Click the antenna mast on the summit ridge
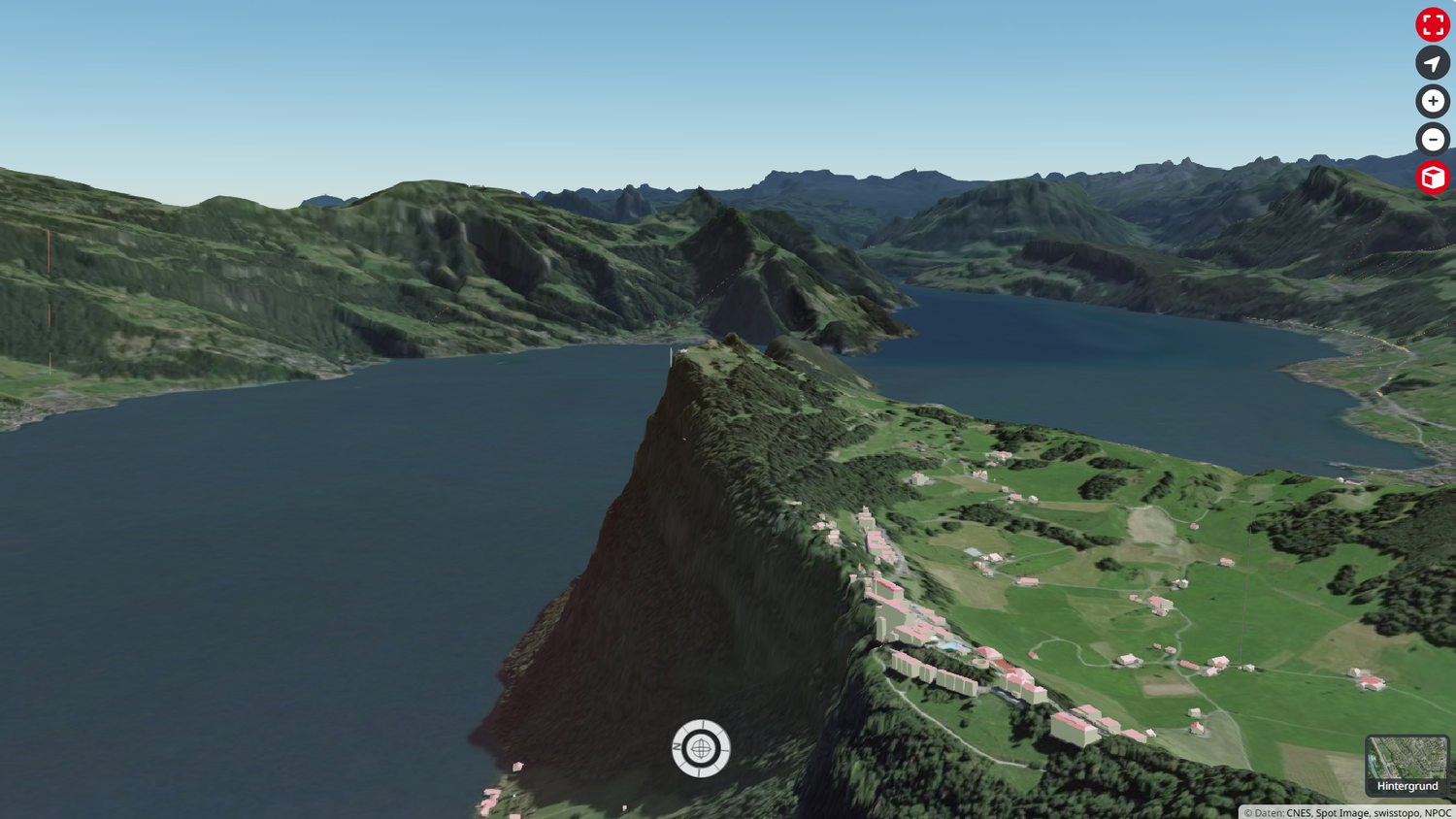The width and height of the screenshot is (1456, 819). click(671, 357)
